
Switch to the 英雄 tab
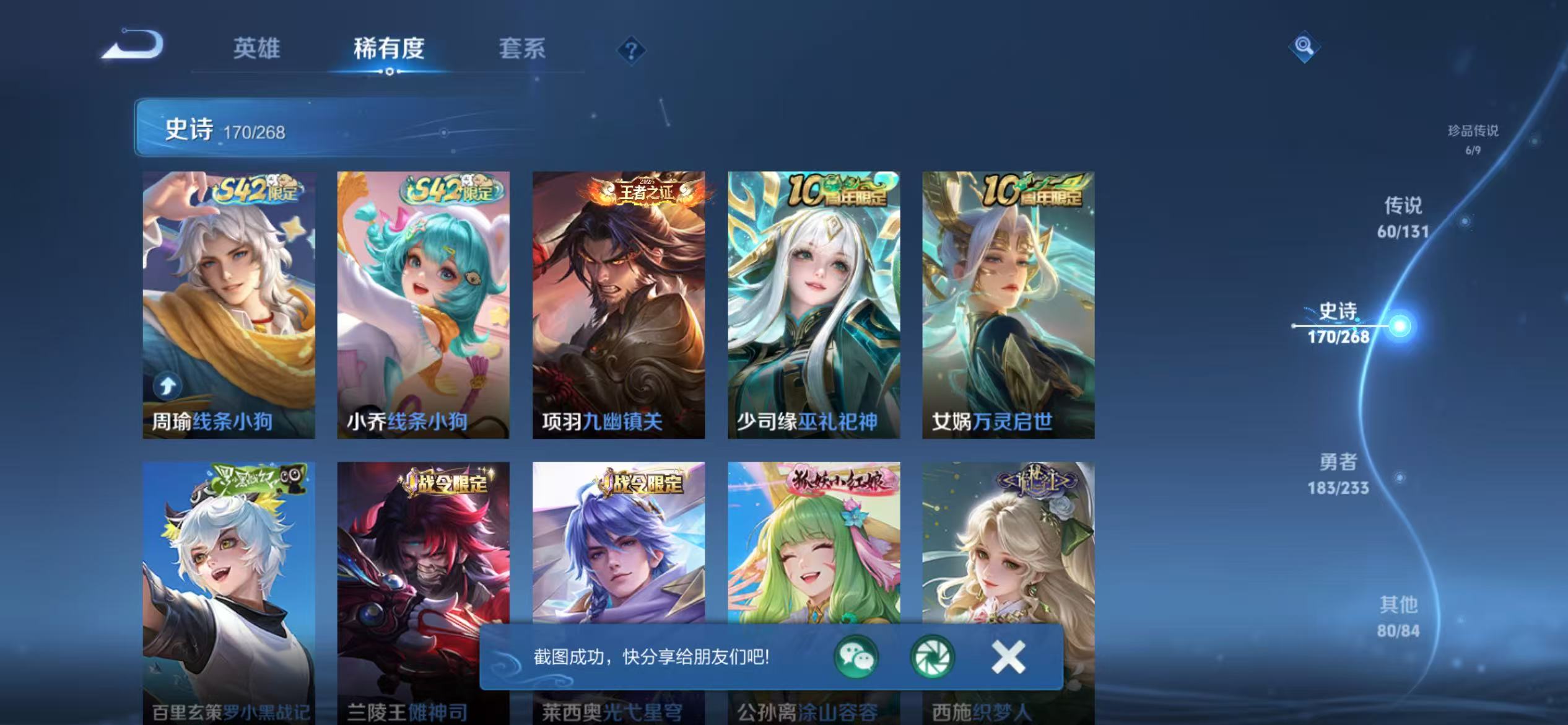click(x=258, y=50)
